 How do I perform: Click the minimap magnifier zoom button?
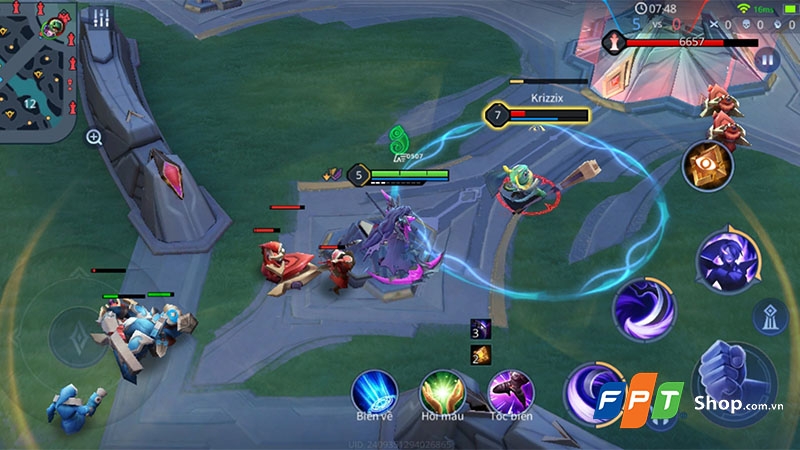94,137
